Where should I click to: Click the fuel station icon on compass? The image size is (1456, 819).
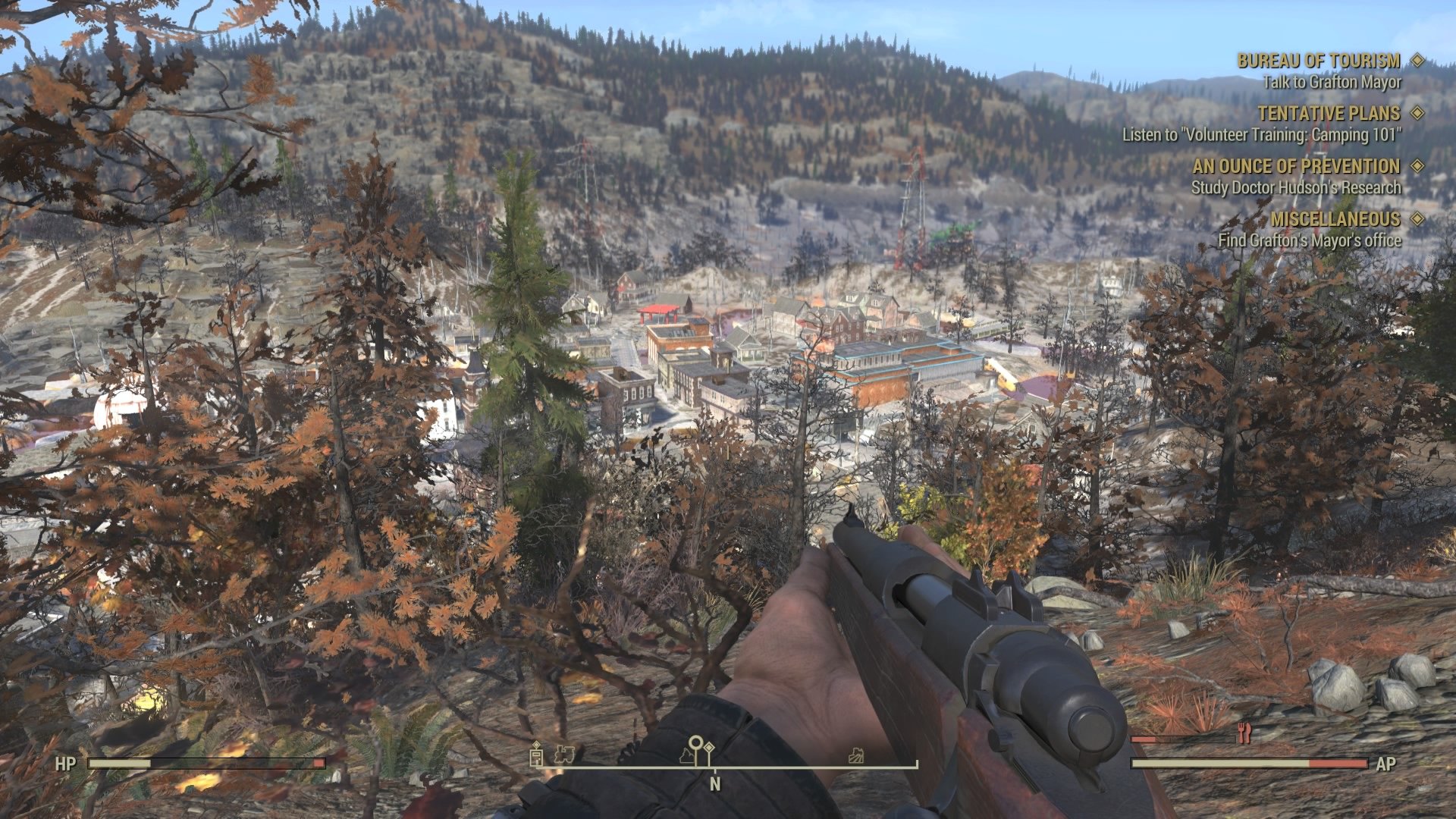[535, 757]
